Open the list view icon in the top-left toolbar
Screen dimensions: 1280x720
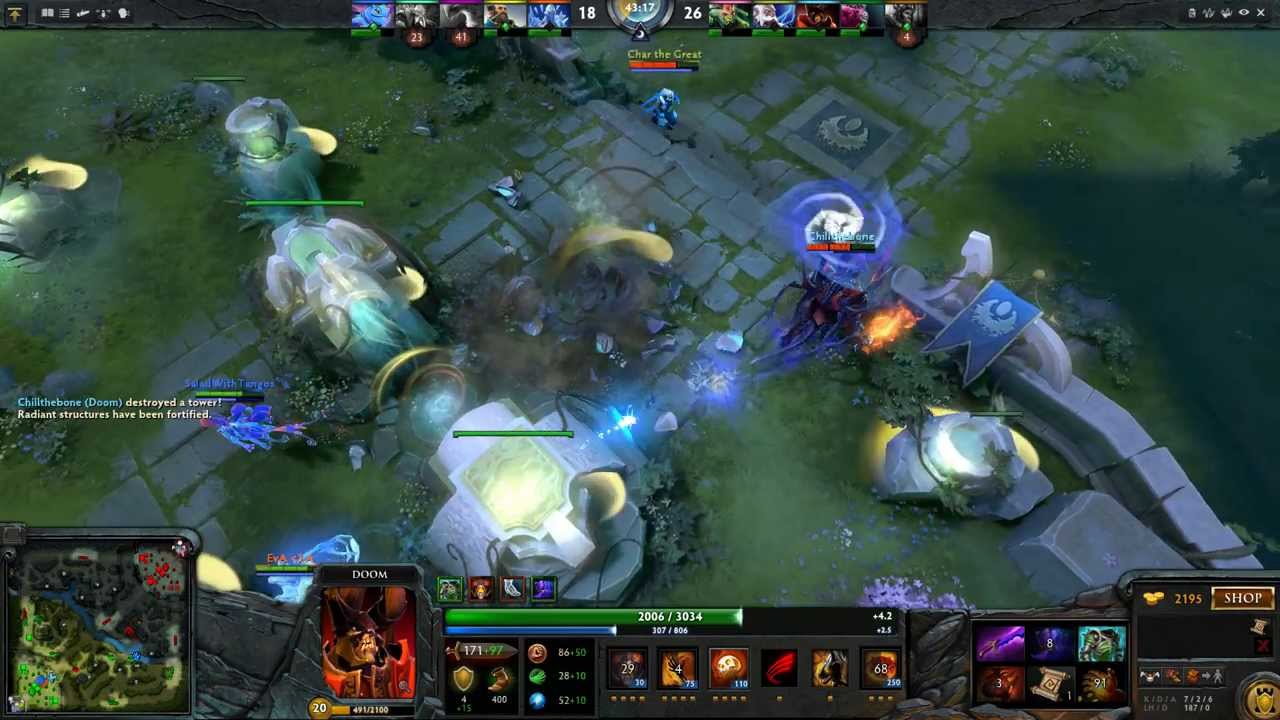[64, 13]
